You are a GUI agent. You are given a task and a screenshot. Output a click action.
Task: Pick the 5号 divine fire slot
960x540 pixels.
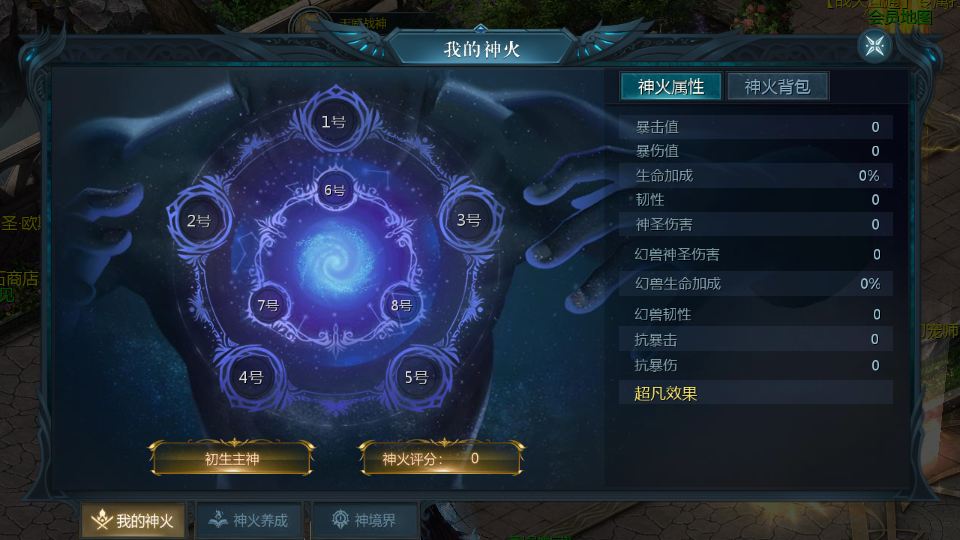pos(416,377)
